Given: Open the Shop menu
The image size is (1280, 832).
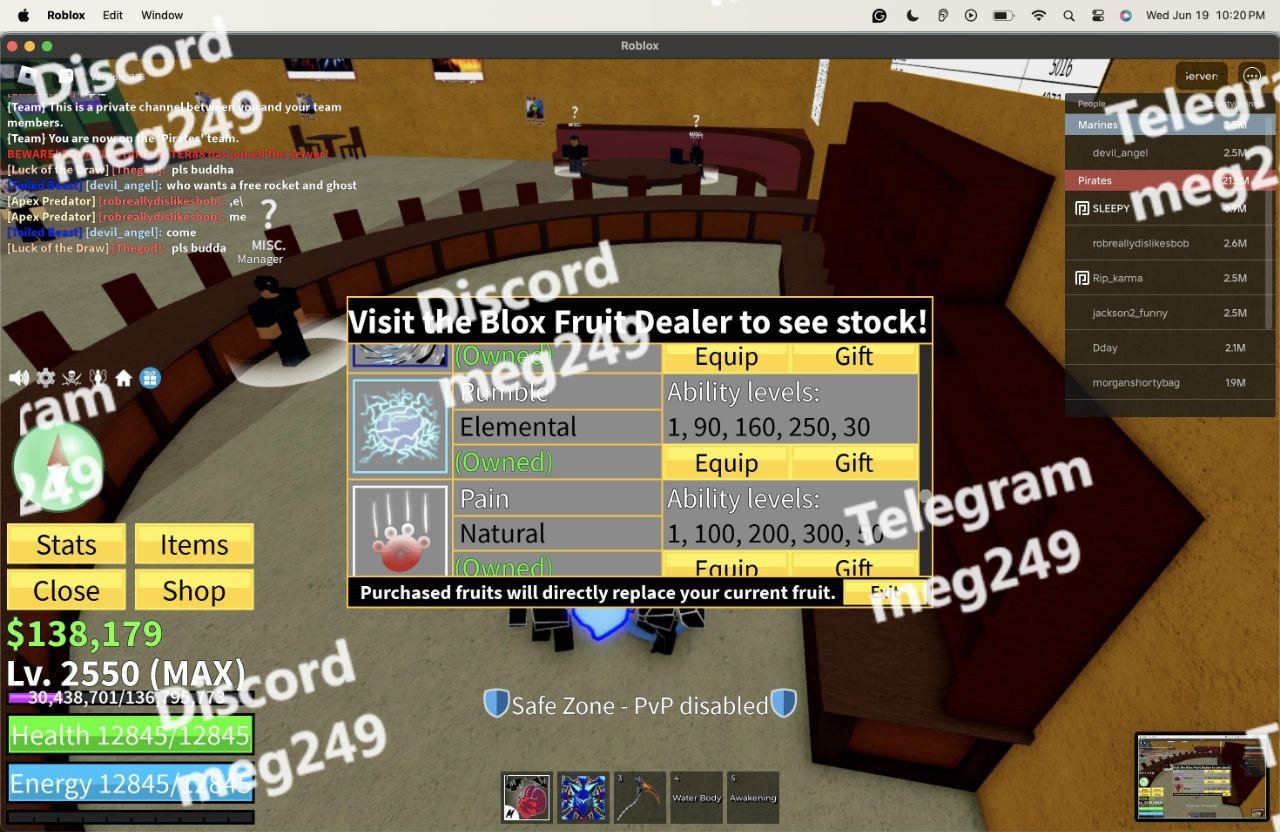Looking at the screenshot, I should coord(194,591).
